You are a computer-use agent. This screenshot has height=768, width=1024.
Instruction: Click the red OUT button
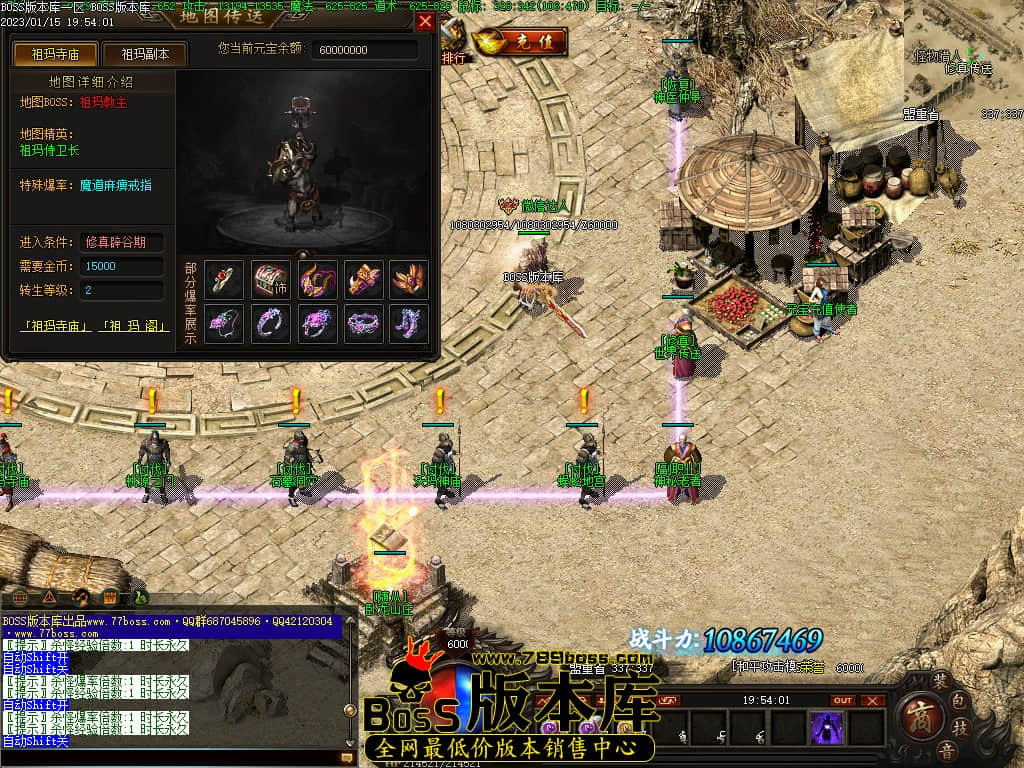coord(843,700)
